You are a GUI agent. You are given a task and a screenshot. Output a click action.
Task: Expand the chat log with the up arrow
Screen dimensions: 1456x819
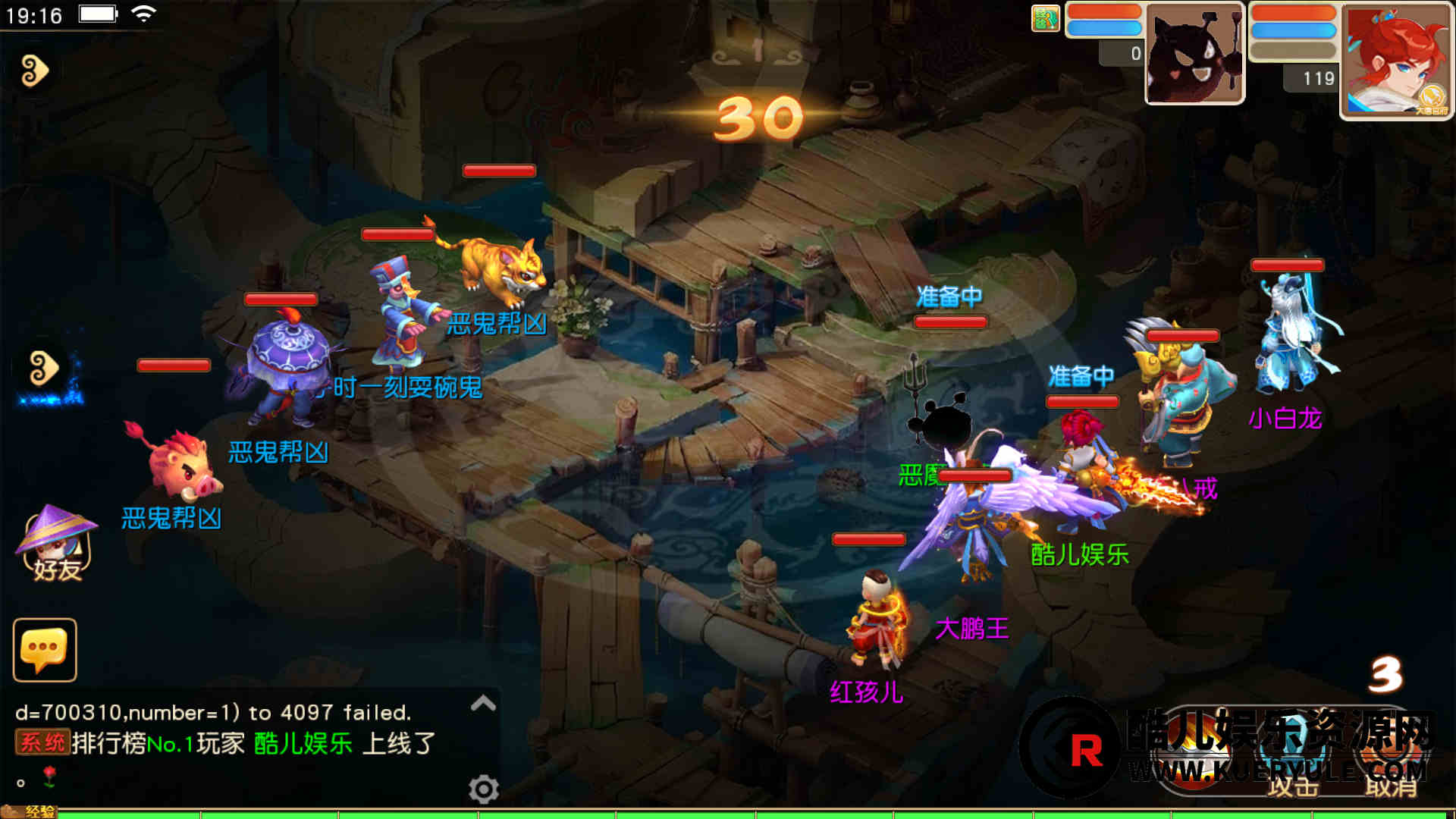click(483, 704)
